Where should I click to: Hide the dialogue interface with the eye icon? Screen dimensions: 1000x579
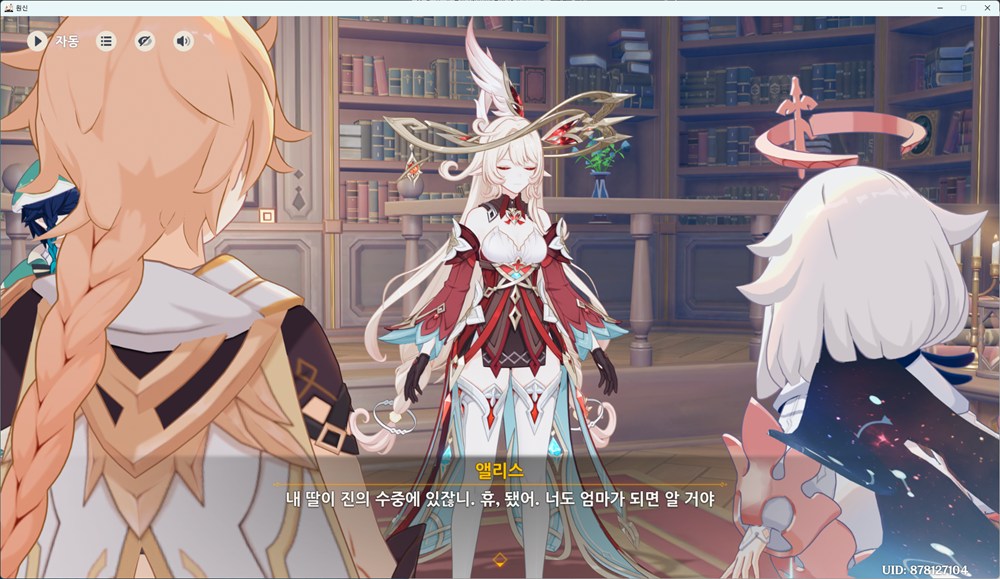coord(145,41)
